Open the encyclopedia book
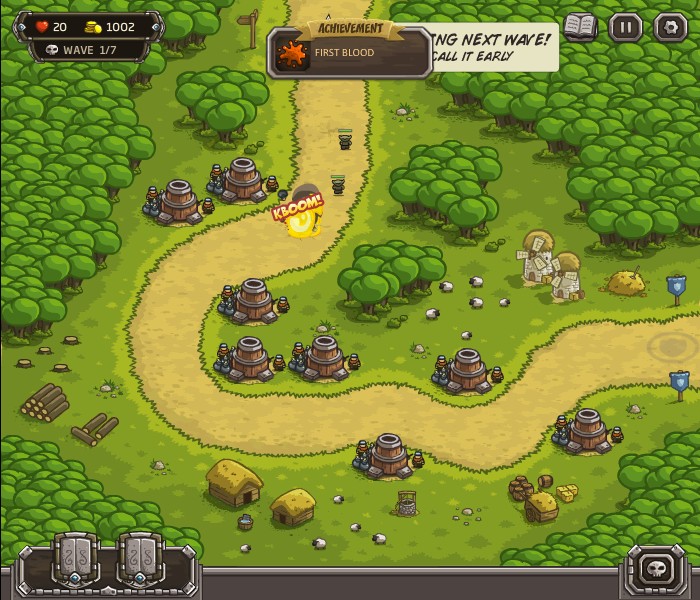The image size is (700, 600). 579,27
